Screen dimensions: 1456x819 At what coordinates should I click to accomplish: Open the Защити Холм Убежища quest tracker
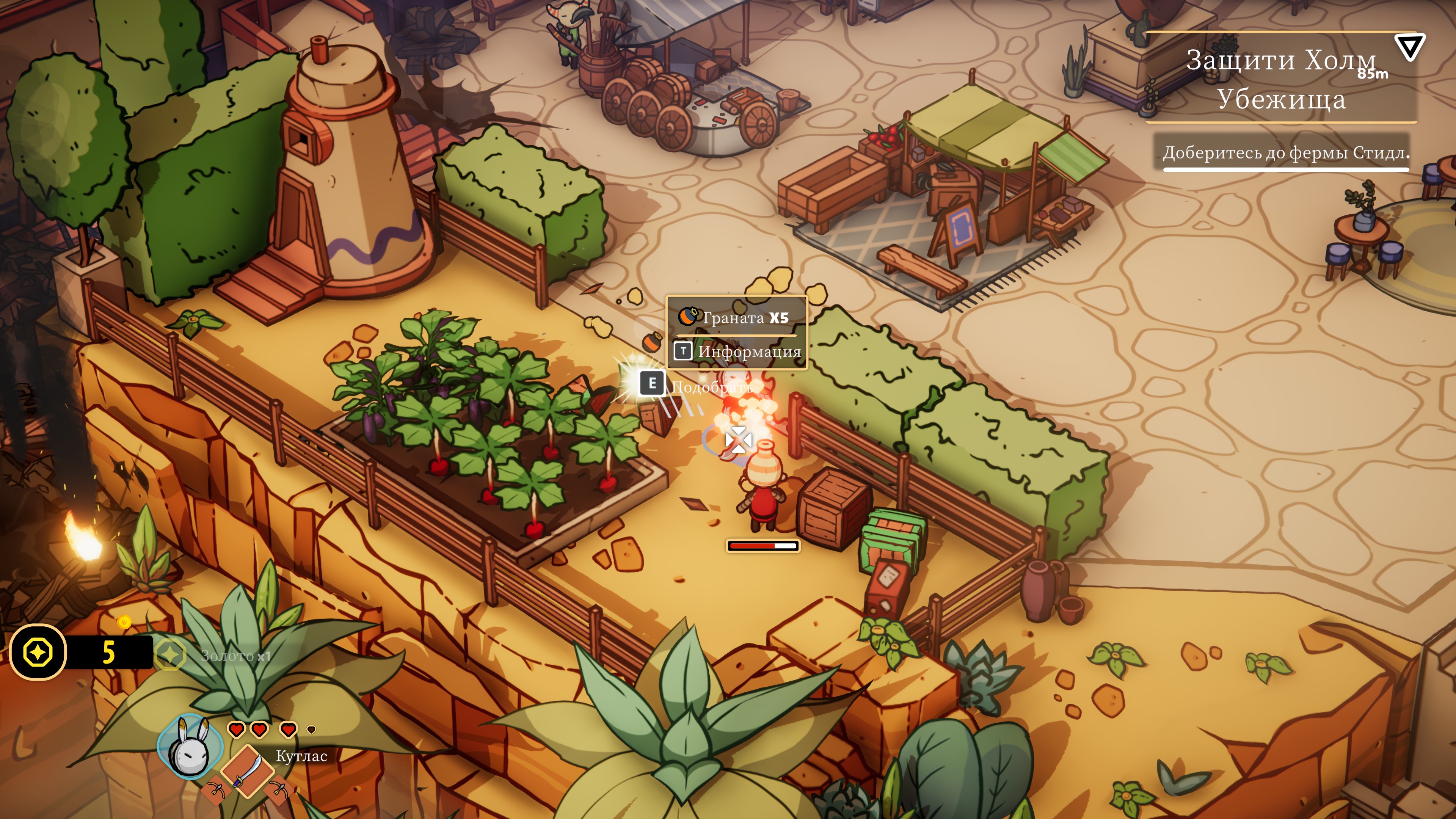(1280, 79)
